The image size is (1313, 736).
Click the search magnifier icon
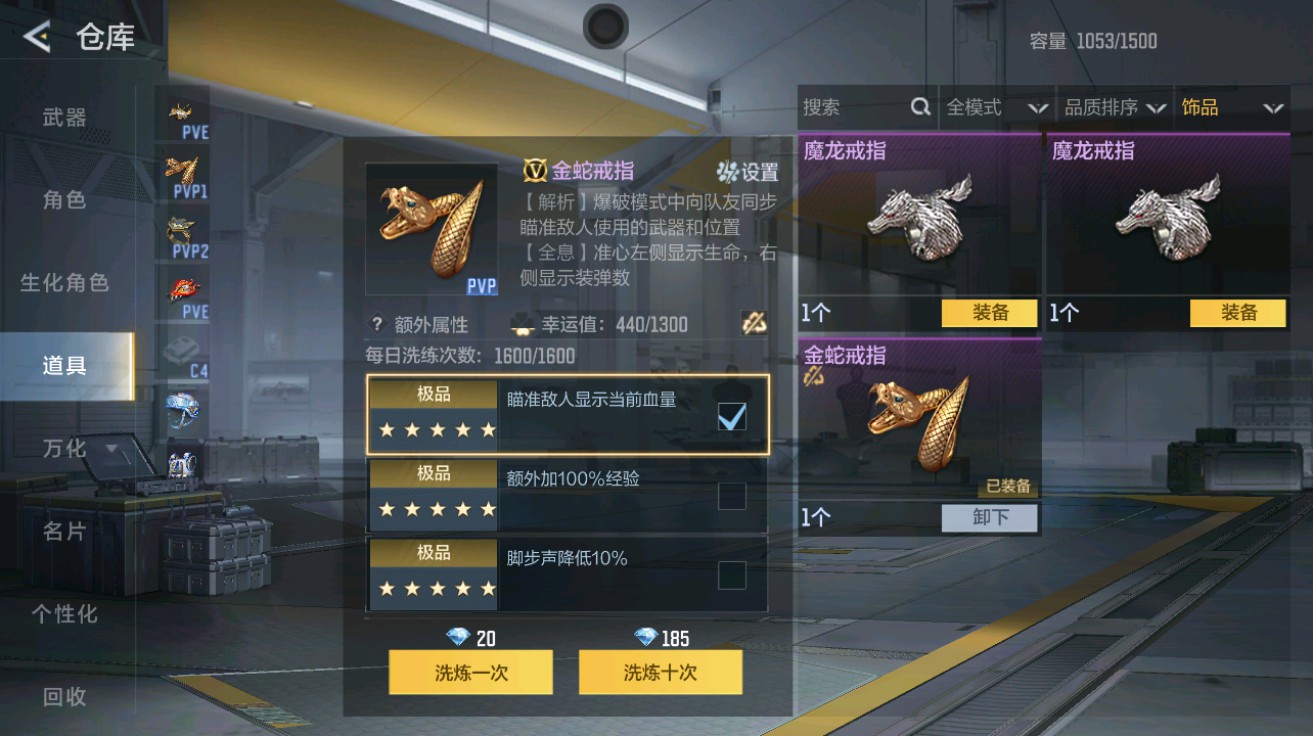pyautogui.click(x=921, y=106)
